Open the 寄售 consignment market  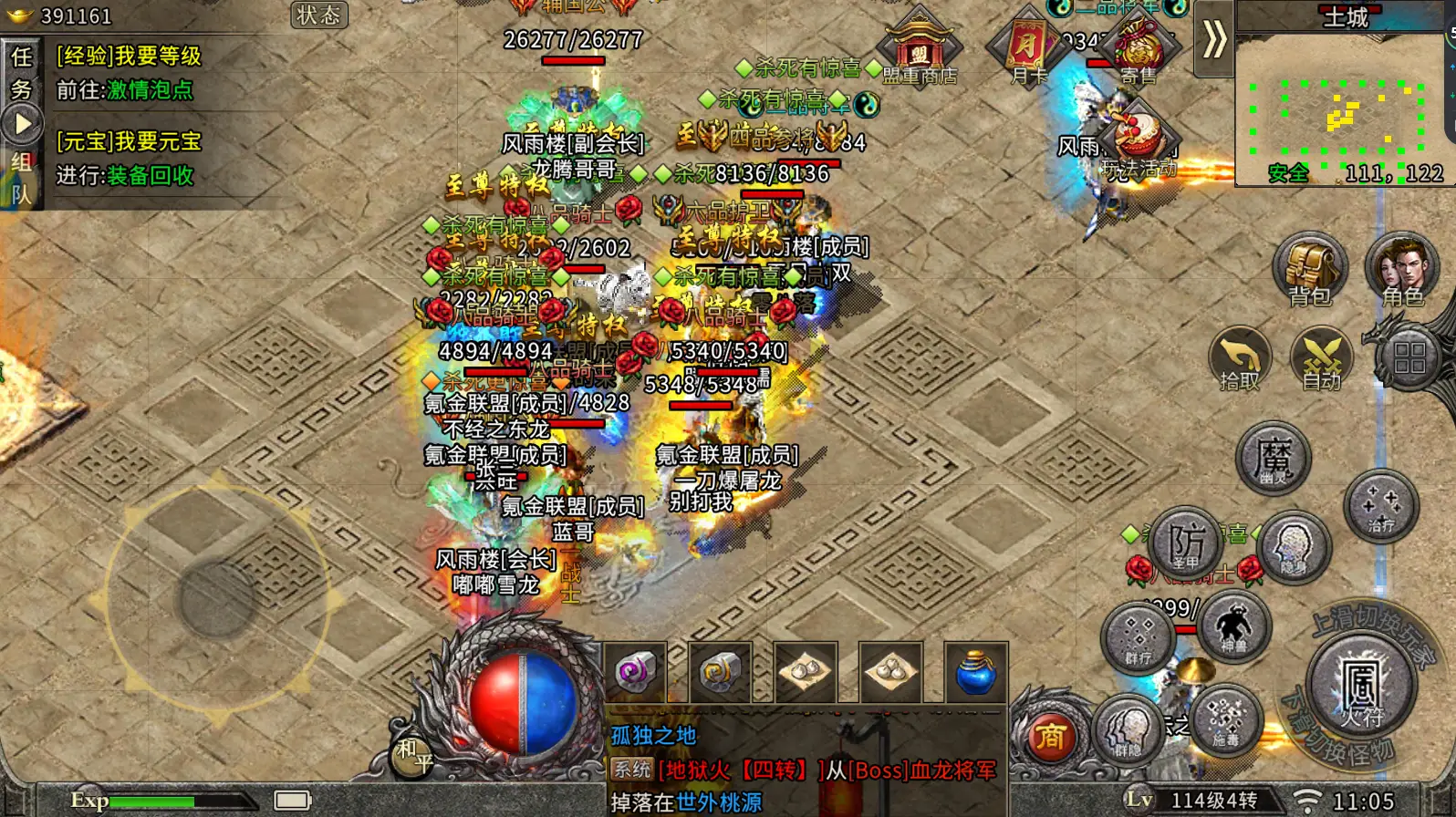pos(1138,49)
